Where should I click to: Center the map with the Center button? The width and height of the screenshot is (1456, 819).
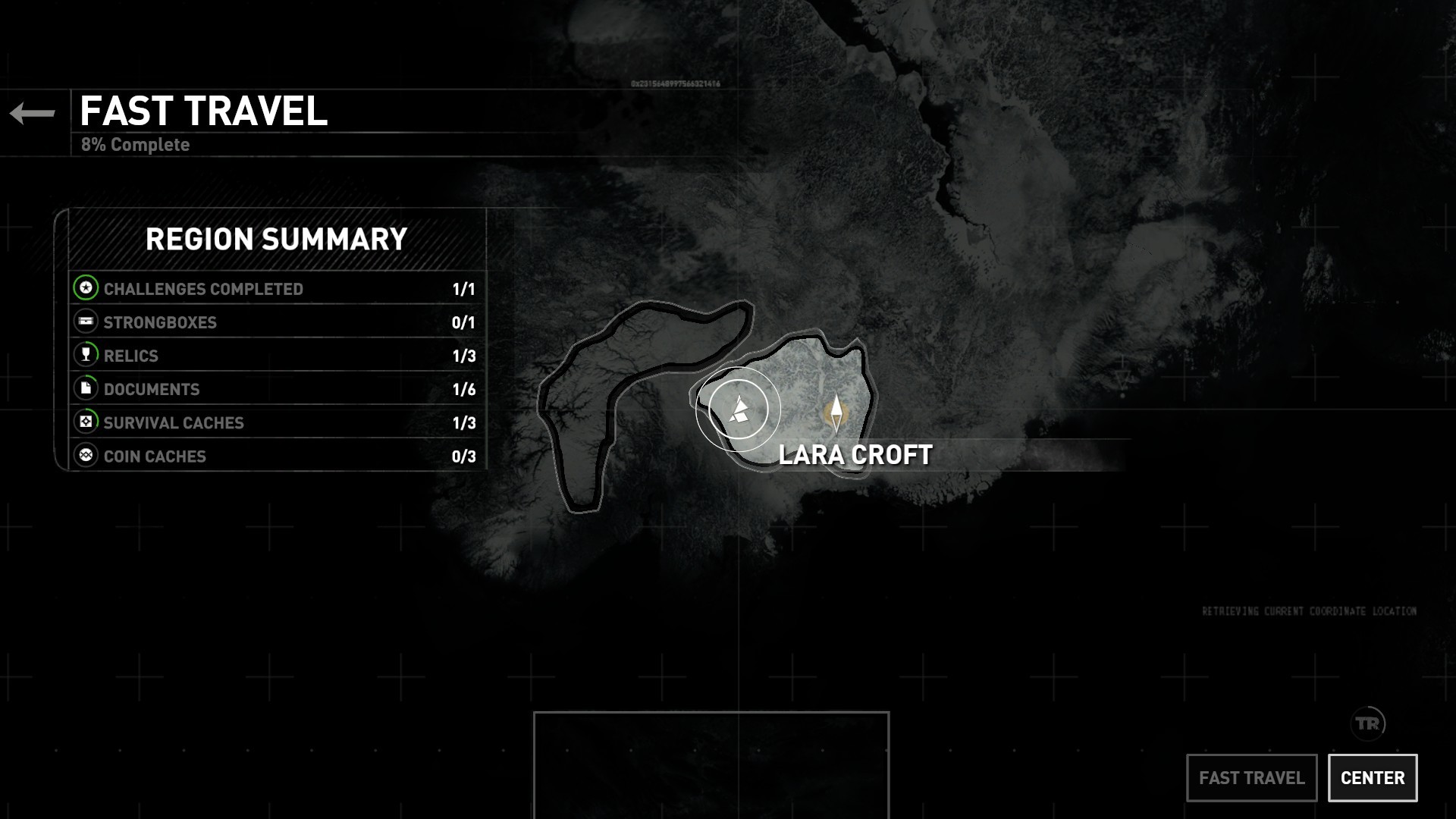click(x=1373, y=778)
